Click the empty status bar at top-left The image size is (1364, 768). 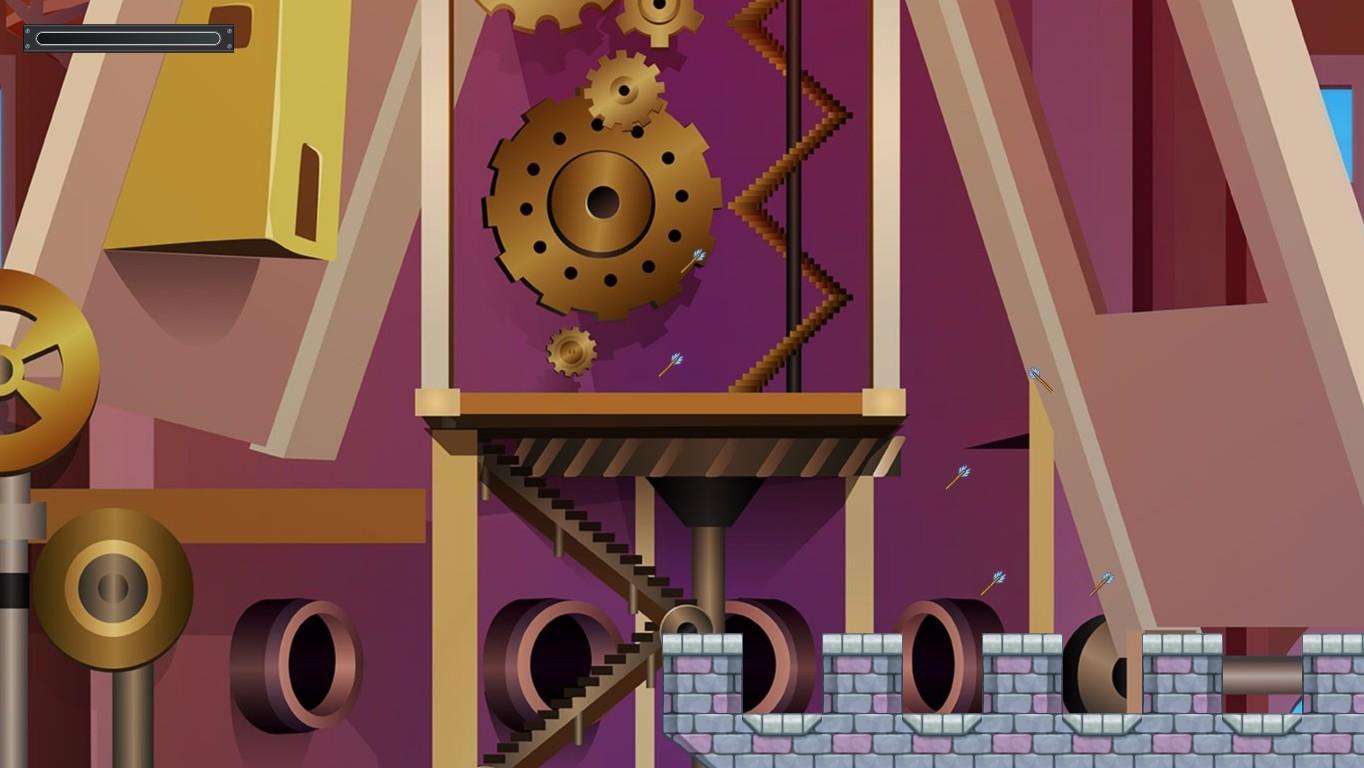(x=126, y=38)
